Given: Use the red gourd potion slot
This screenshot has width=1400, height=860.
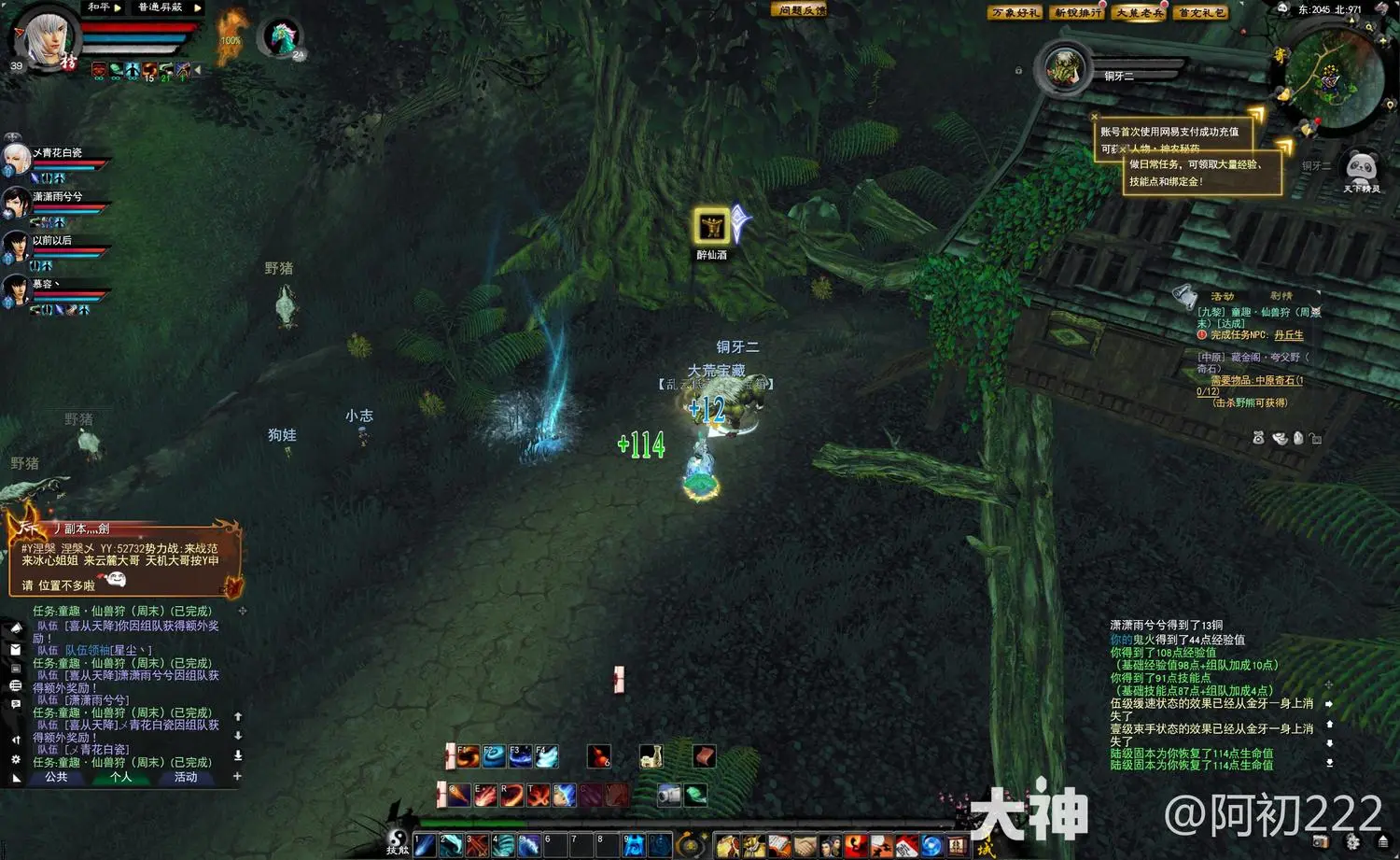Looking at the screenshot, I should [598, 755].
